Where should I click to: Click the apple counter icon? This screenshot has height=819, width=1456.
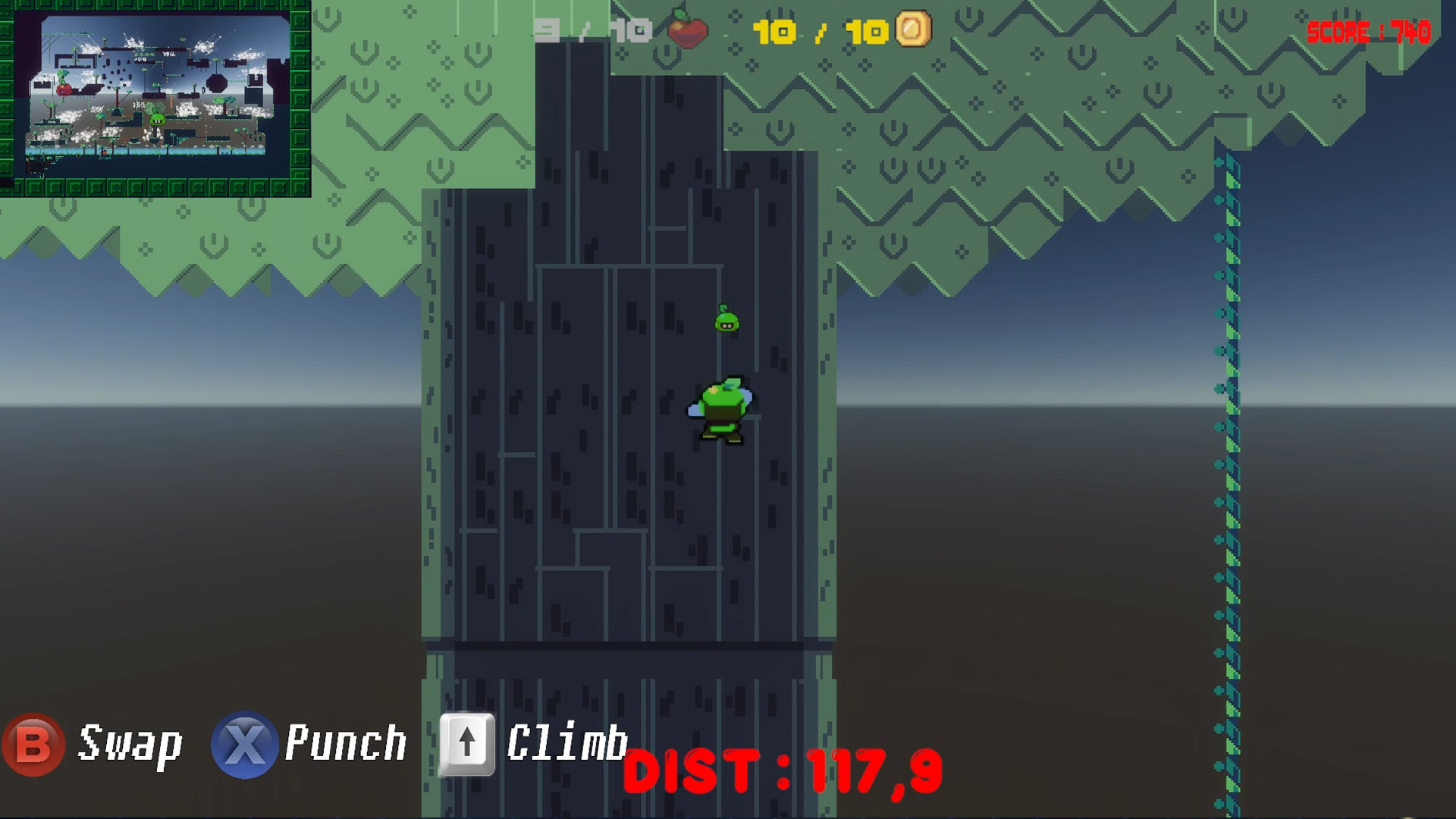coord(689,29)
